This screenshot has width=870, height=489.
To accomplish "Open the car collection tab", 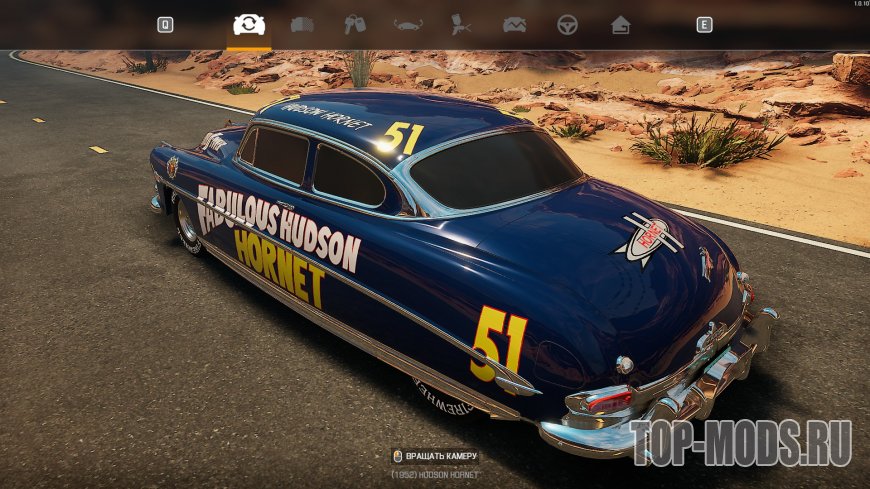I will (x=302, y=25).
